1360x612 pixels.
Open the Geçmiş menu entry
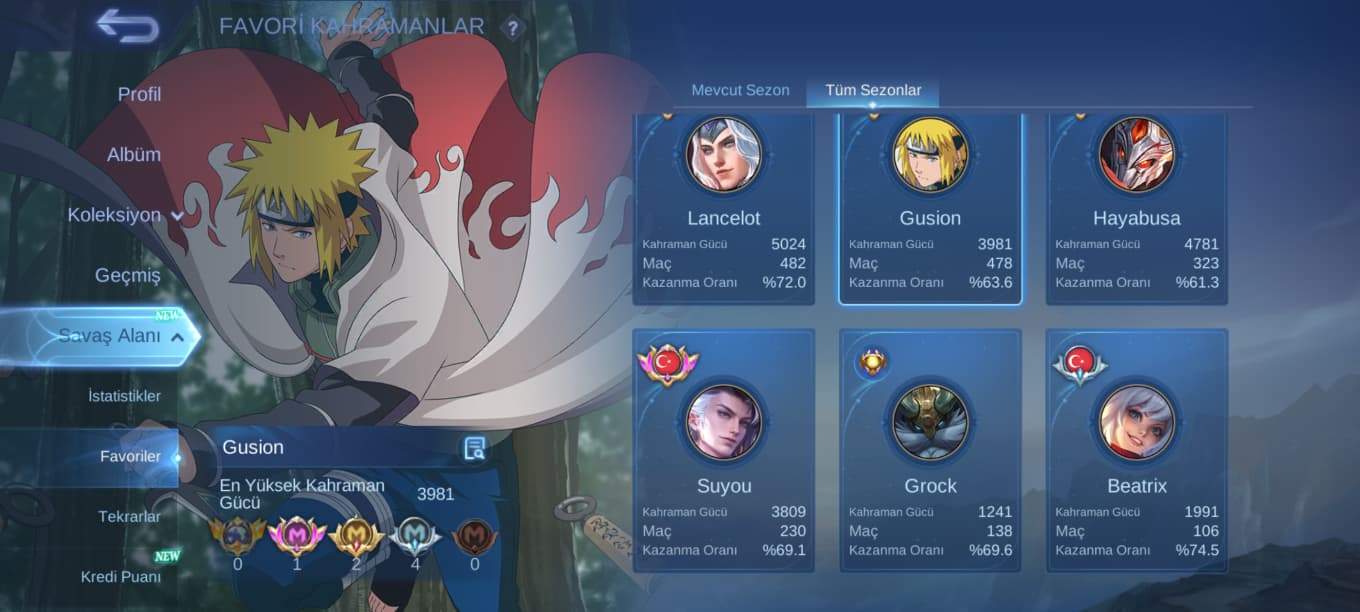point(128,275)
